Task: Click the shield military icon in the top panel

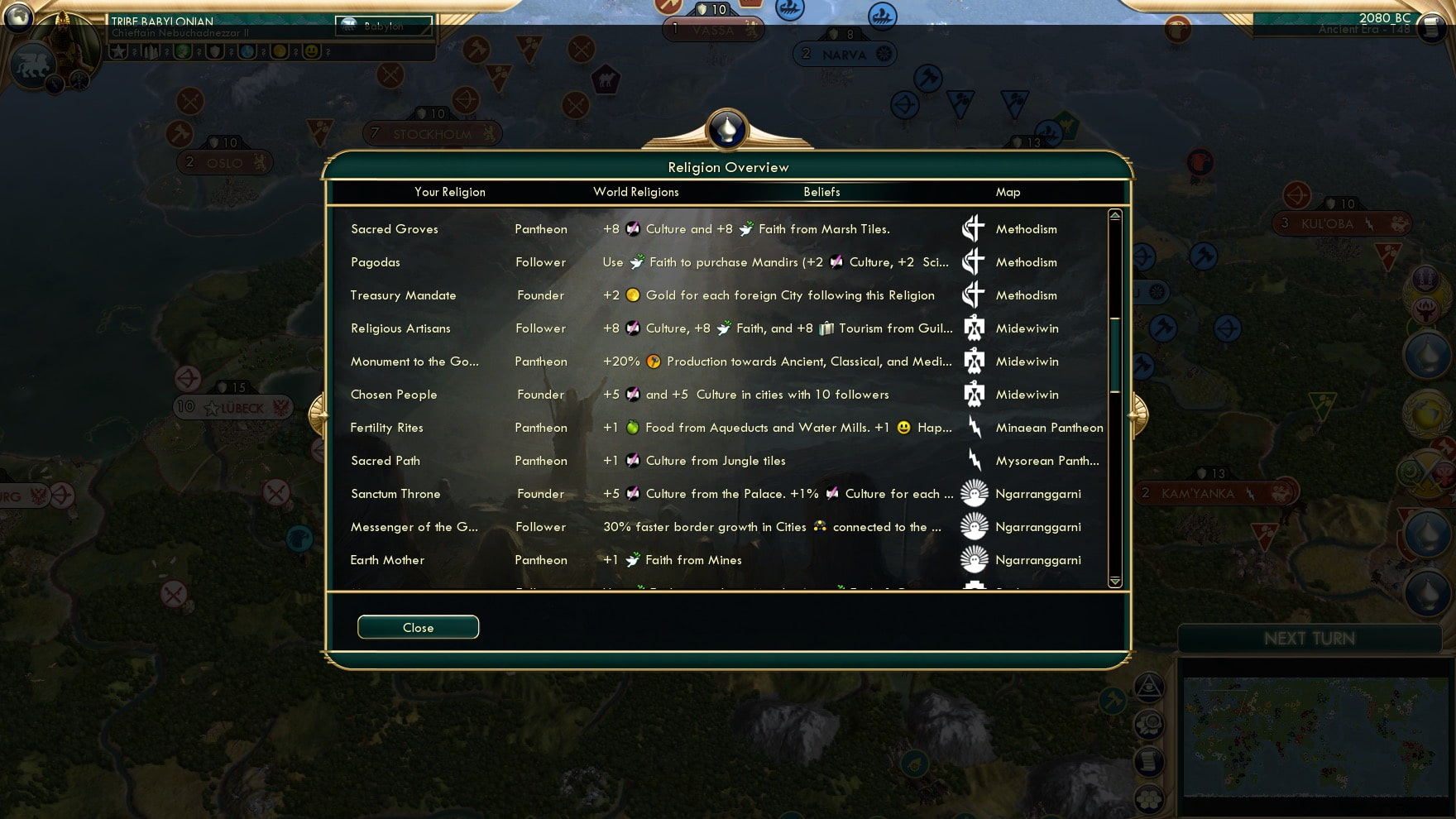Action: 217,52
